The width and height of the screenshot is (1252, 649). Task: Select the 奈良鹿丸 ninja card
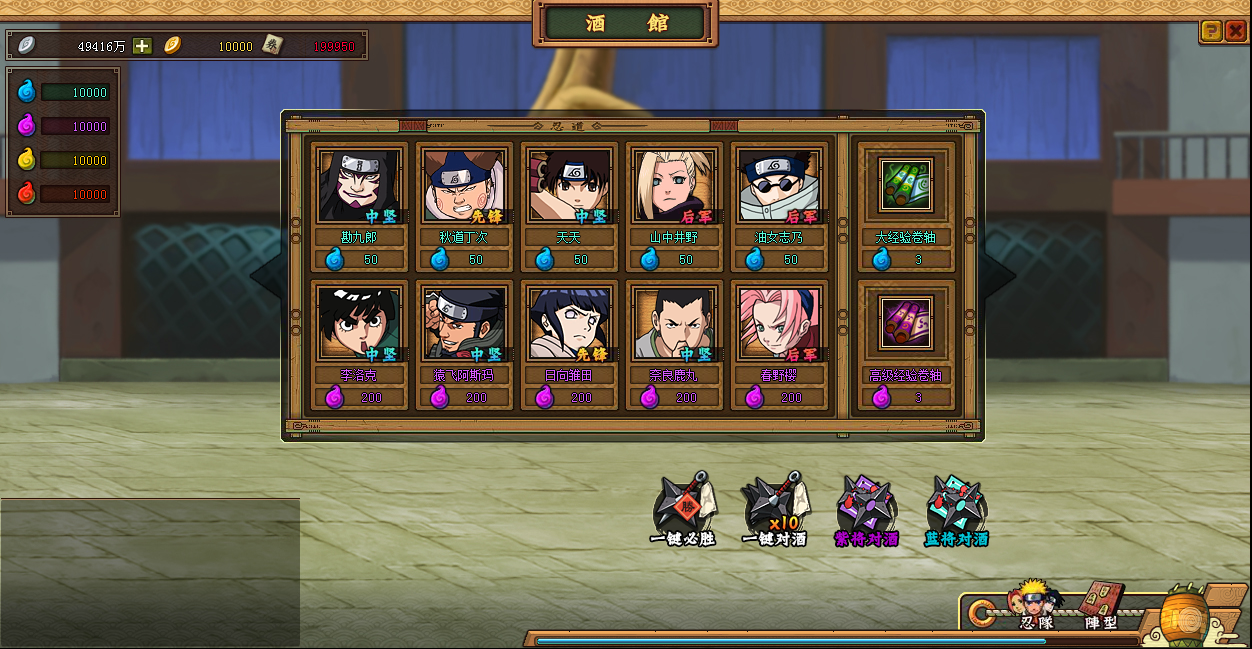click(x=674, y=324)
